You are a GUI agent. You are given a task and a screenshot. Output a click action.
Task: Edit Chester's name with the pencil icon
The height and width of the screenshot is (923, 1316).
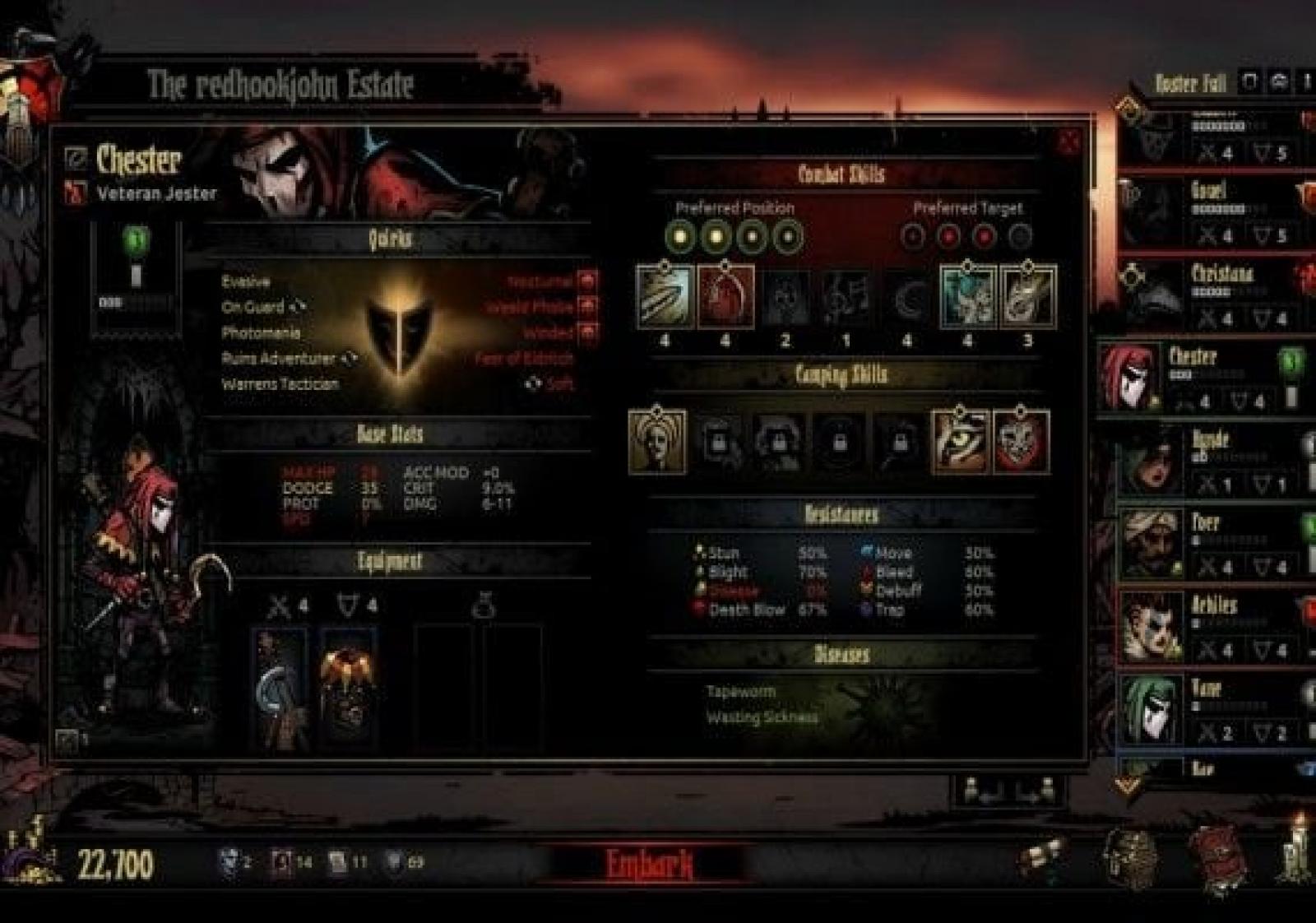(x=76, y=157)
